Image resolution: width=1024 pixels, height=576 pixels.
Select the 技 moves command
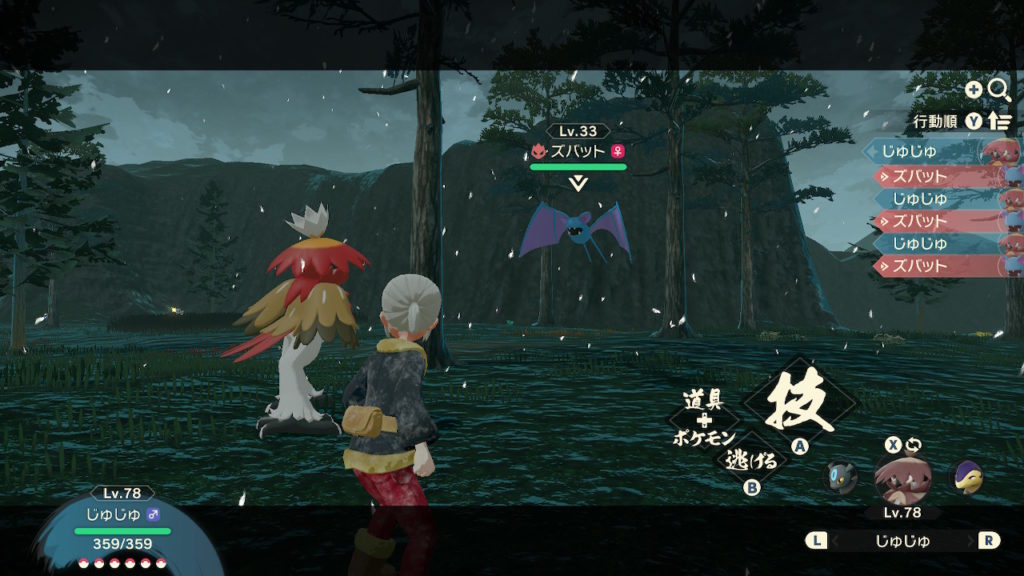tap(799, 403)
